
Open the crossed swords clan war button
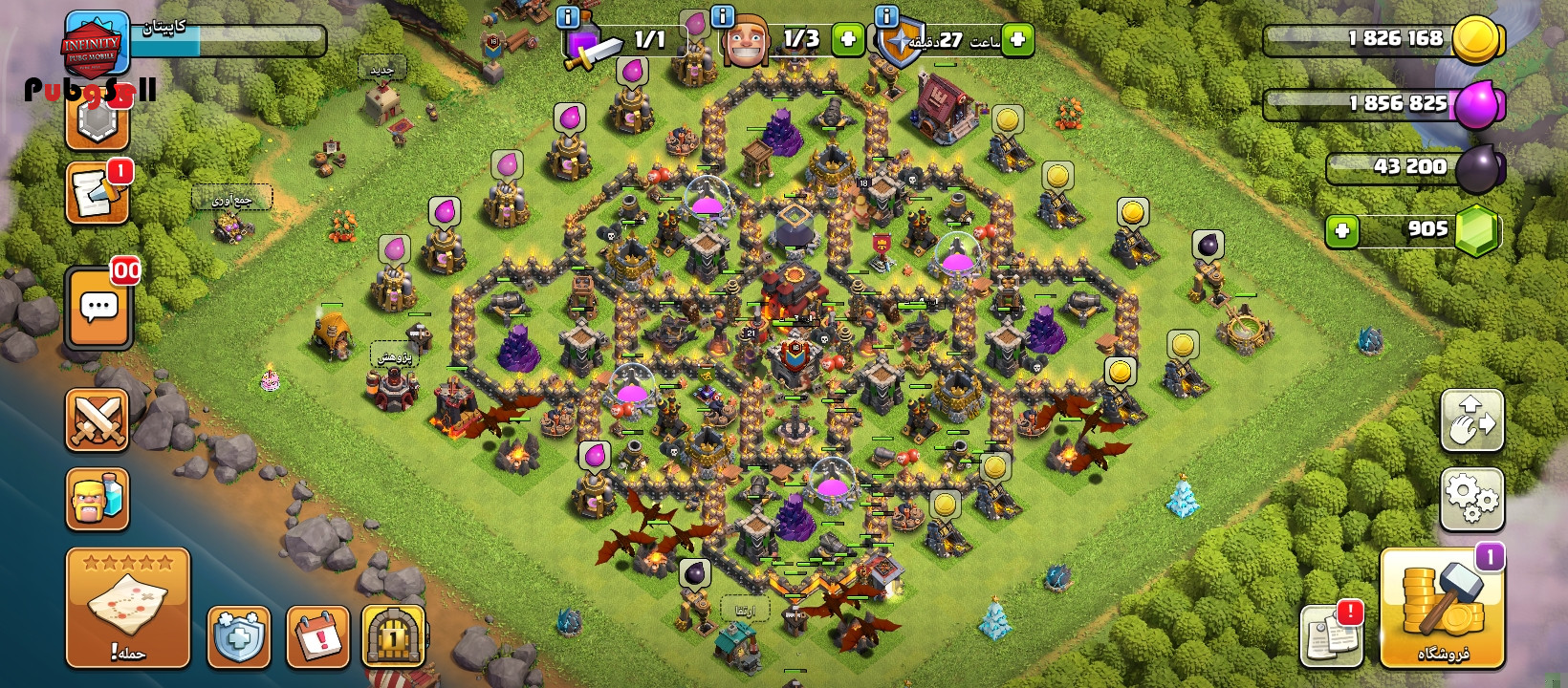tap(97, 419)
